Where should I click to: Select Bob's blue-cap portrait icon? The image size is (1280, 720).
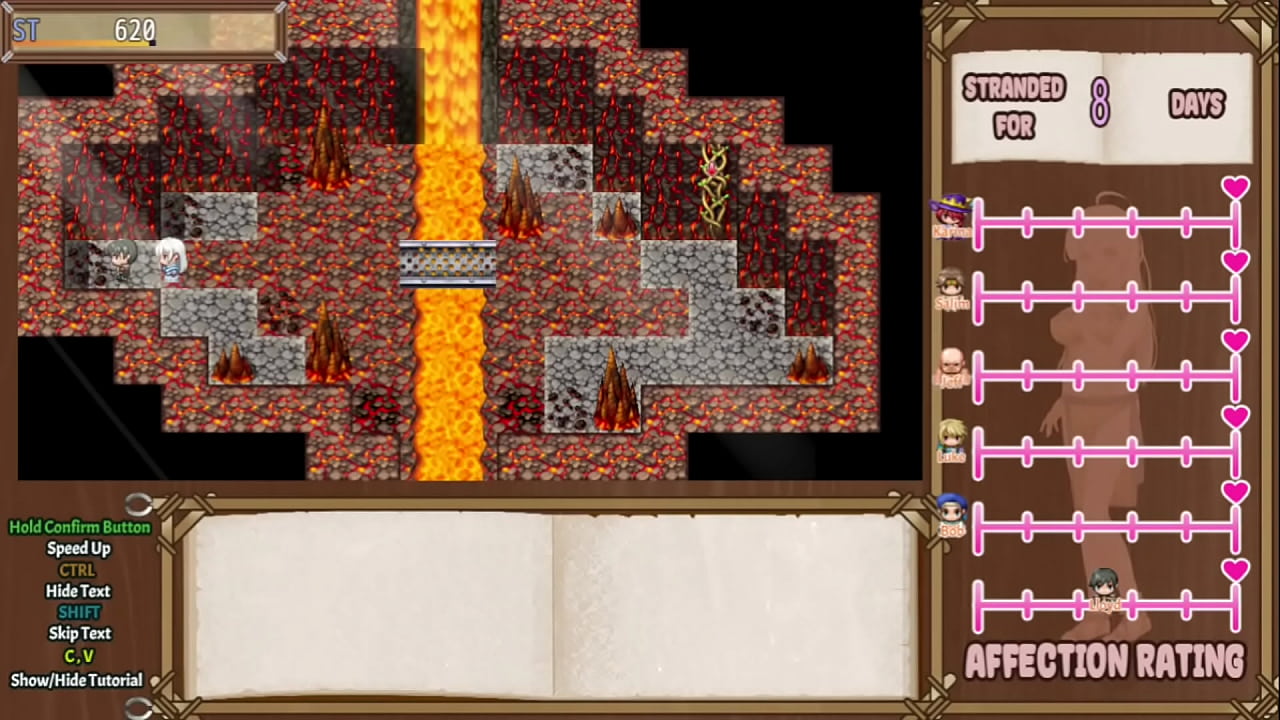click(x=951, y=514)
